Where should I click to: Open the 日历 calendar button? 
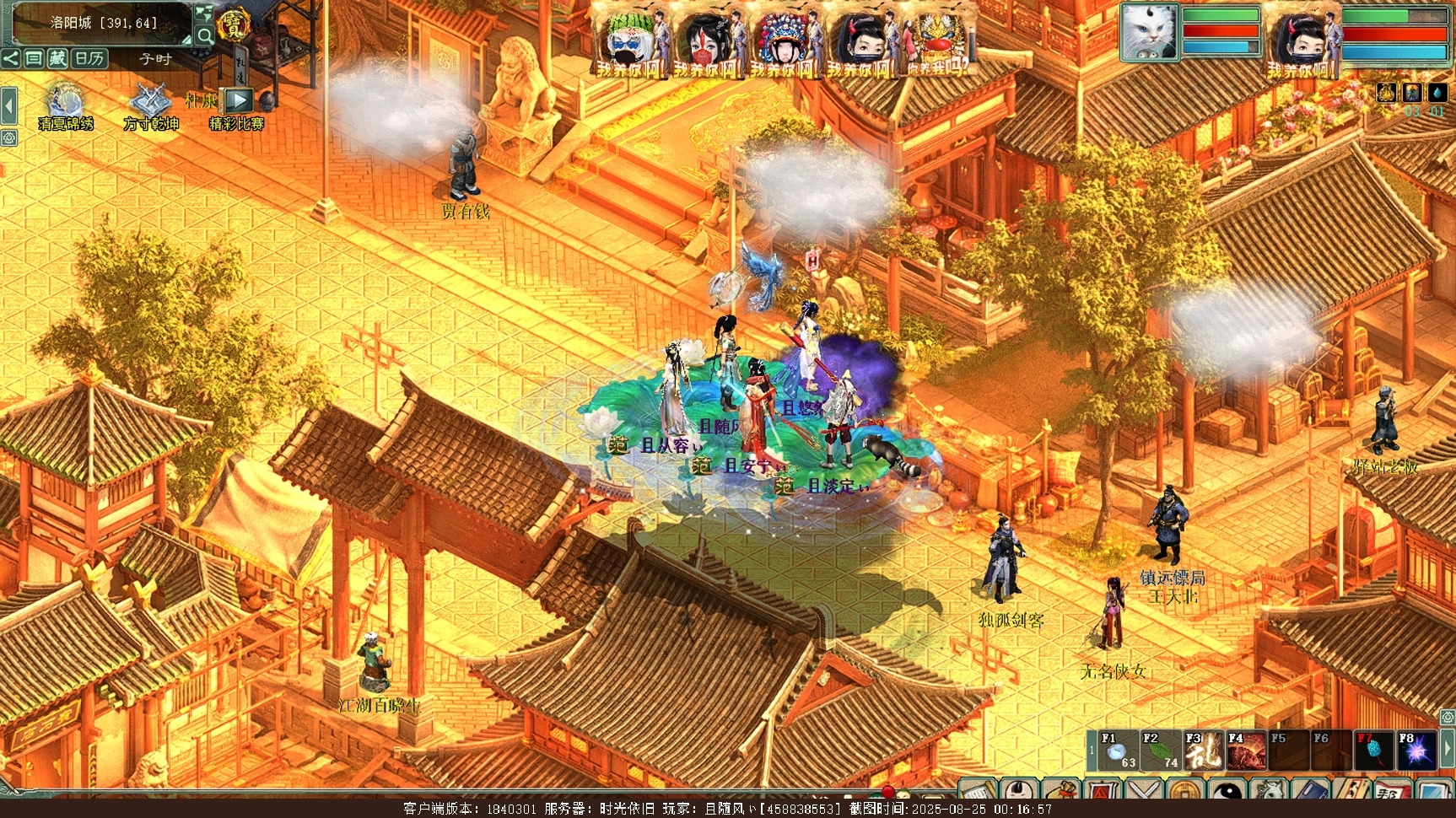click(x=89, y=58)
